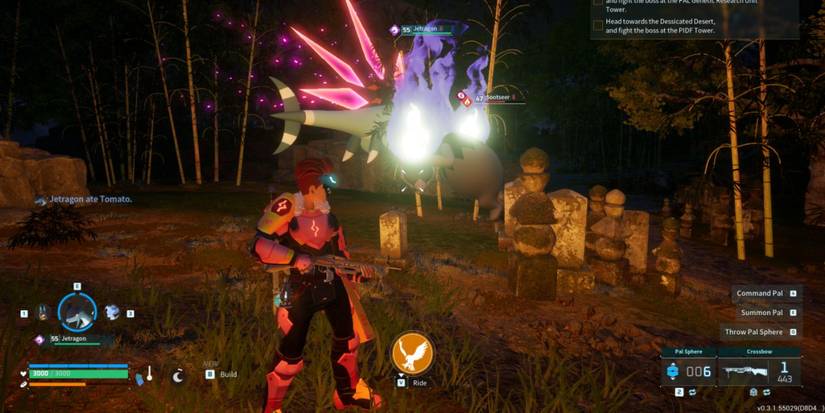Click the Ride eagle icon

pyautogui.click(x=411, y=353)
